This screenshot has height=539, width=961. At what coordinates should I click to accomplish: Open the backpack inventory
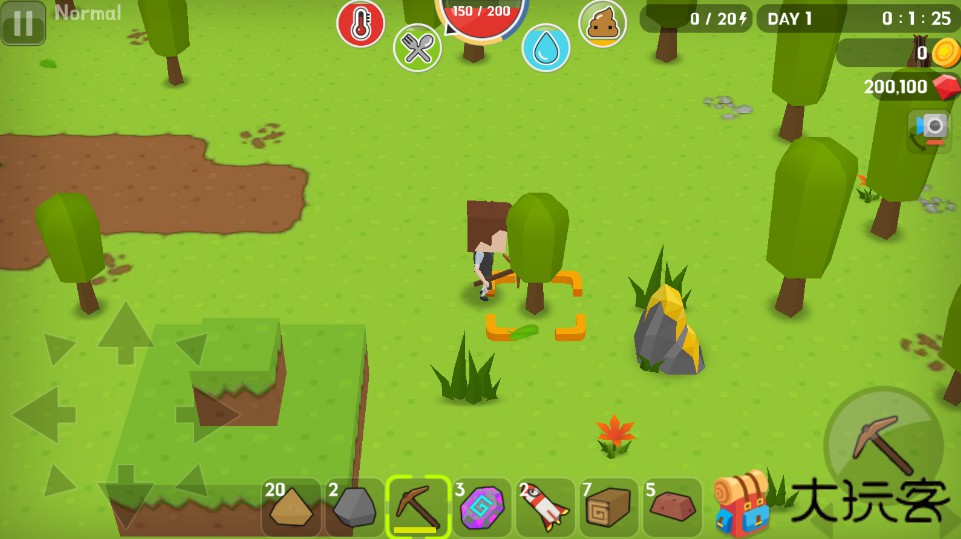tap(741, 503)
